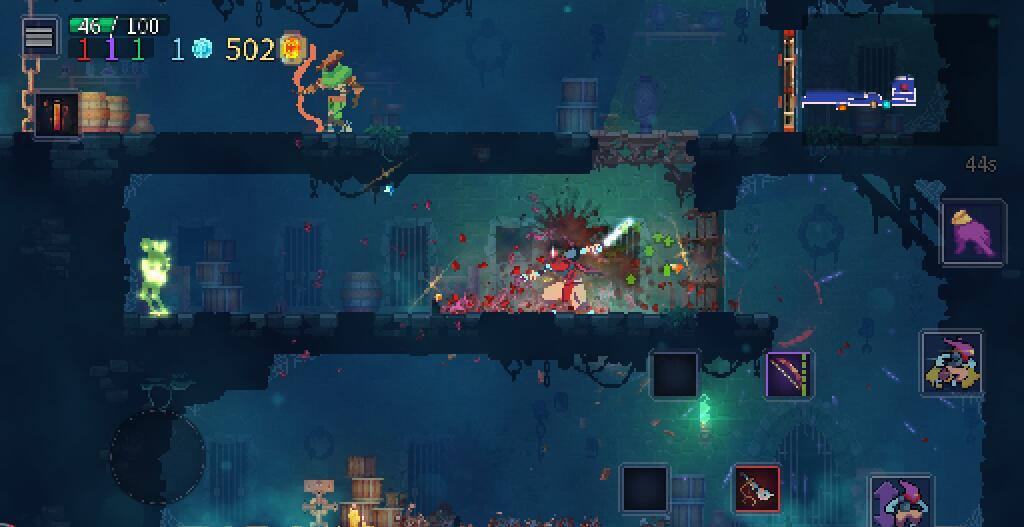Activate the dodge roll button

pyautogui.click(x=951, y=363)
